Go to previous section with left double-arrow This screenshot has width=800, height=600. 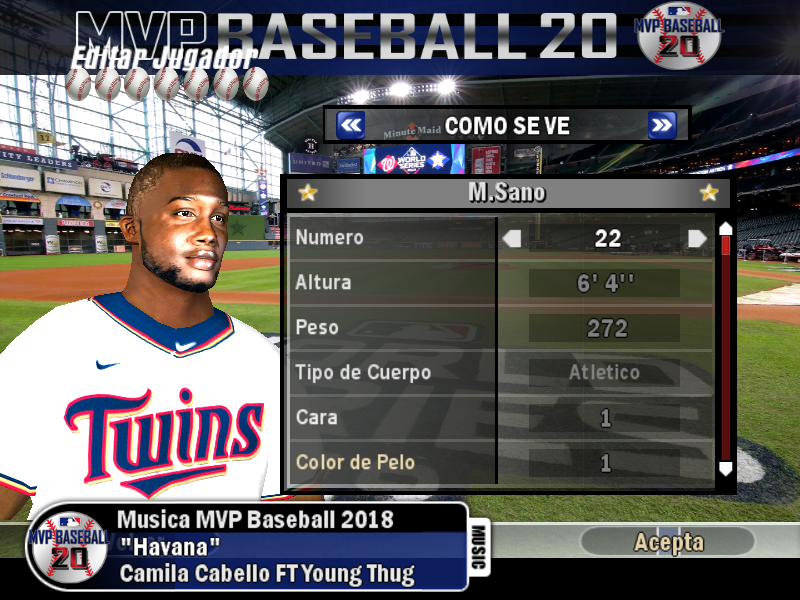(350, 125)
